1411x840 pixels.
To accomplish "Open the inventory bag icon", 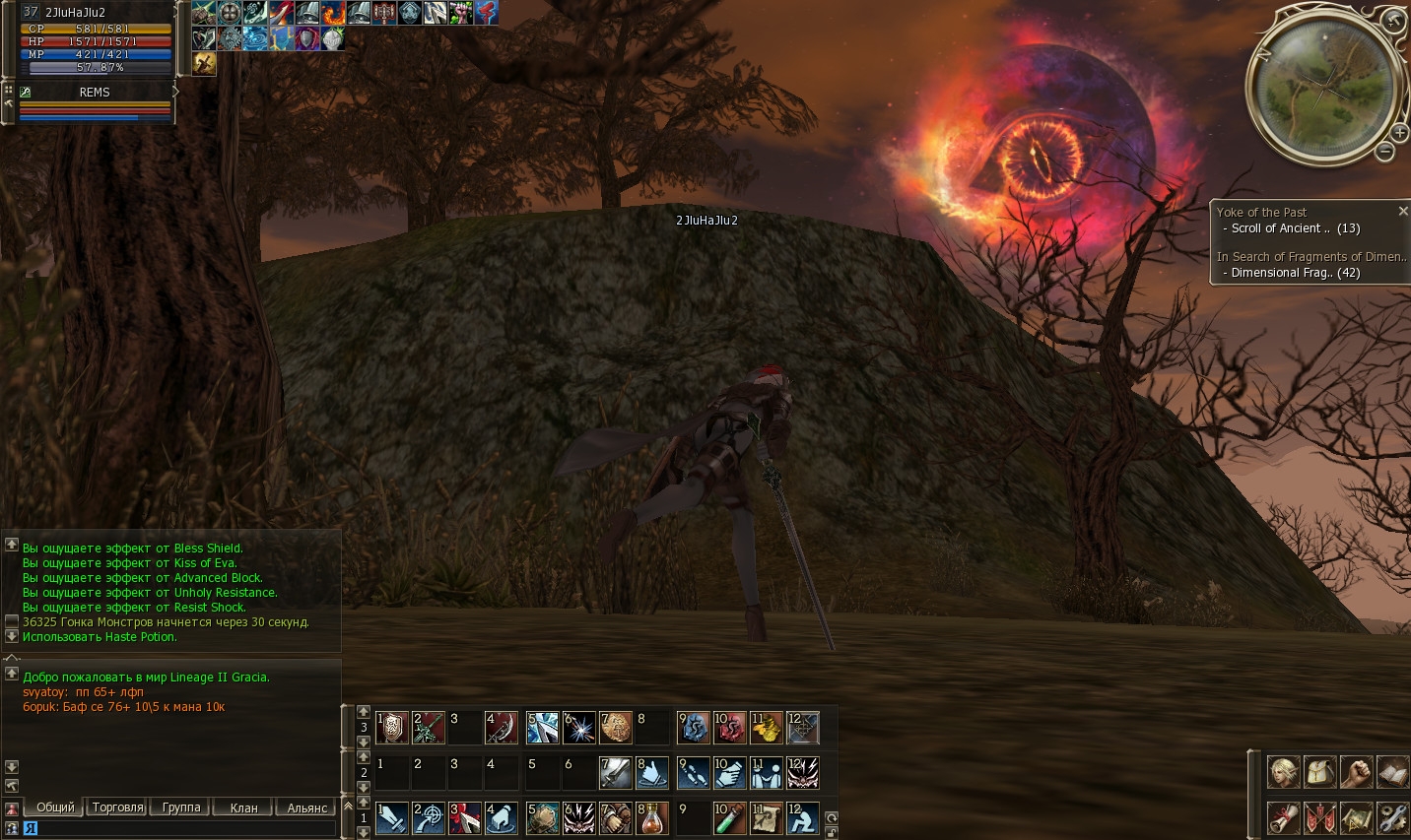I will click(1319, 772).
